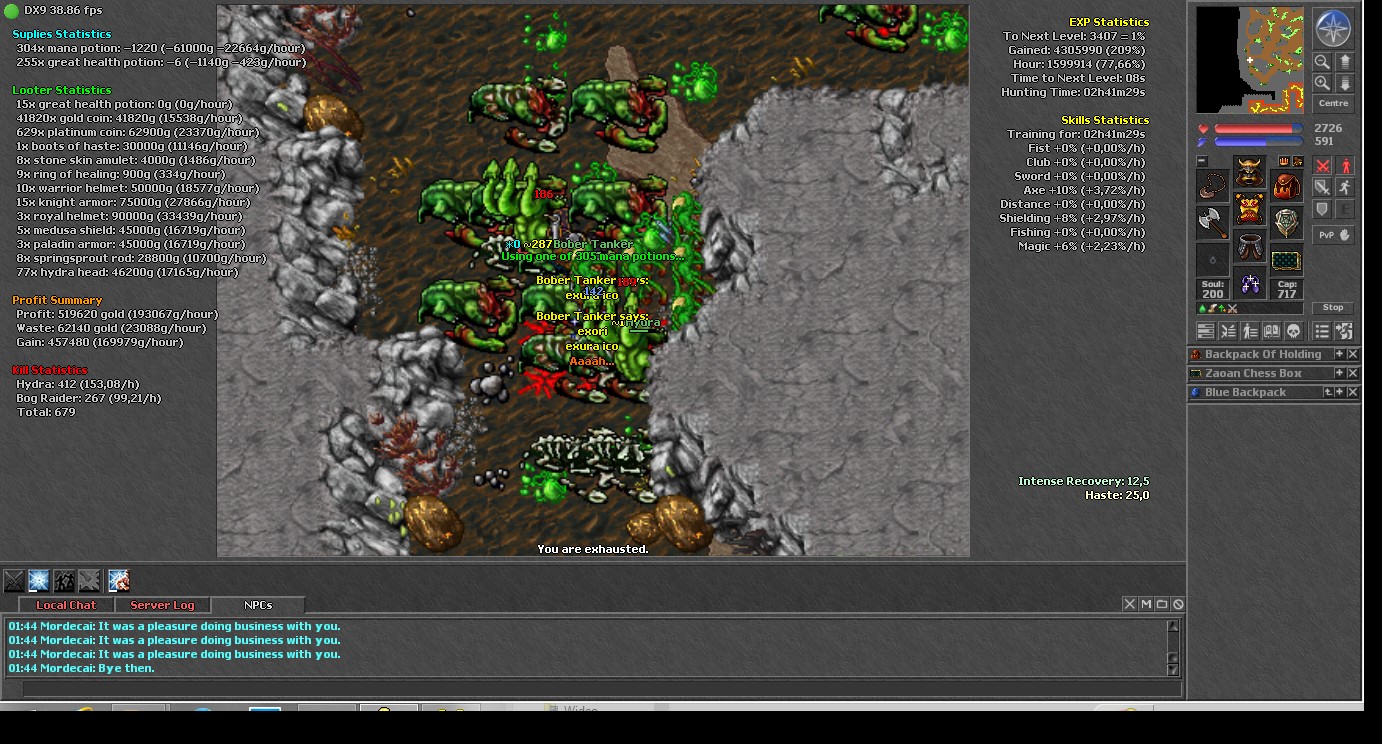The width and height of the screenshot is (1382, 744).
Task: Click the compass rose next to the minimap
Action: click(x=1333, y=29)
